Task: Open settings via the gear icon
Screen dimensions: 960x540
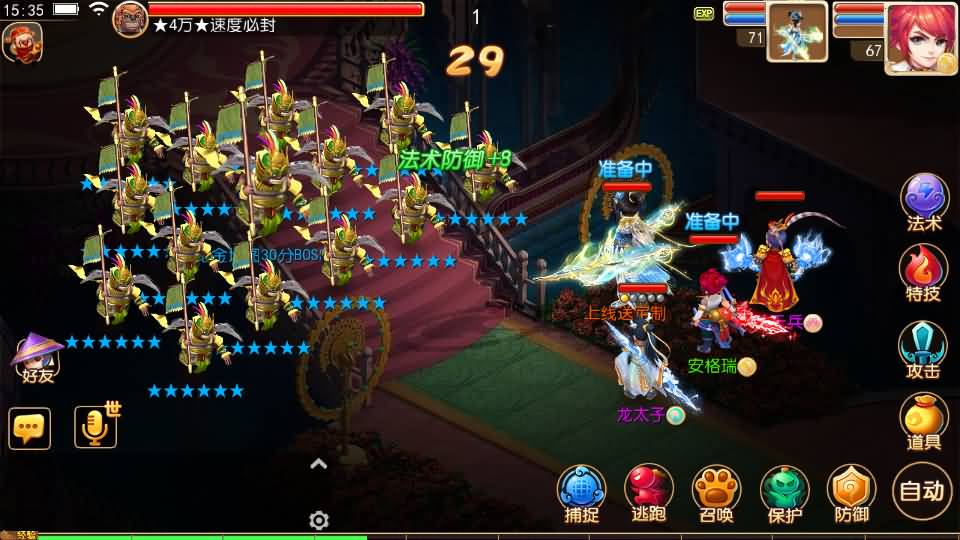Action: (x=319, y=520)
